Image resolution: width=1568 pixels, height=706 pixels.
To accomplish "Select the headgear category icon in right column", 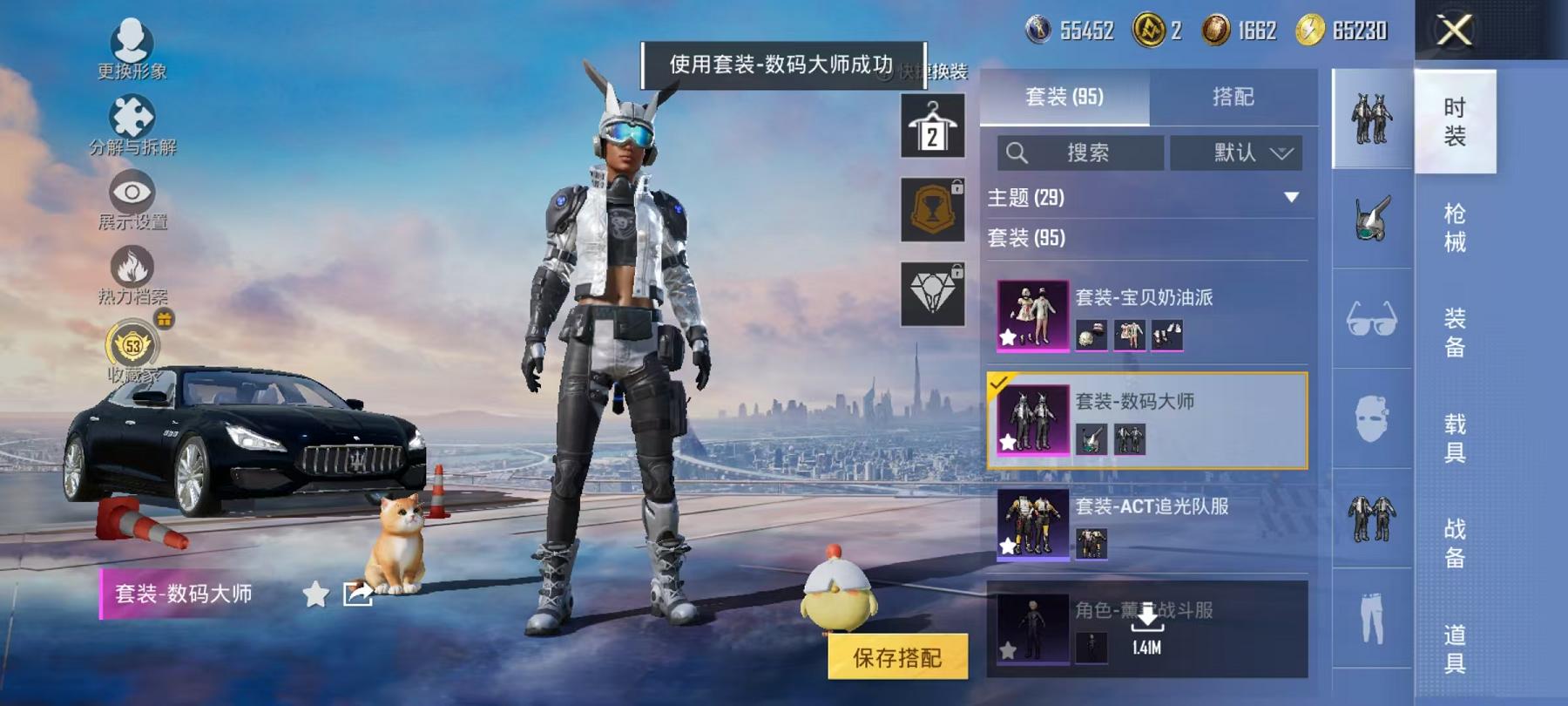I will (1371, 218).
